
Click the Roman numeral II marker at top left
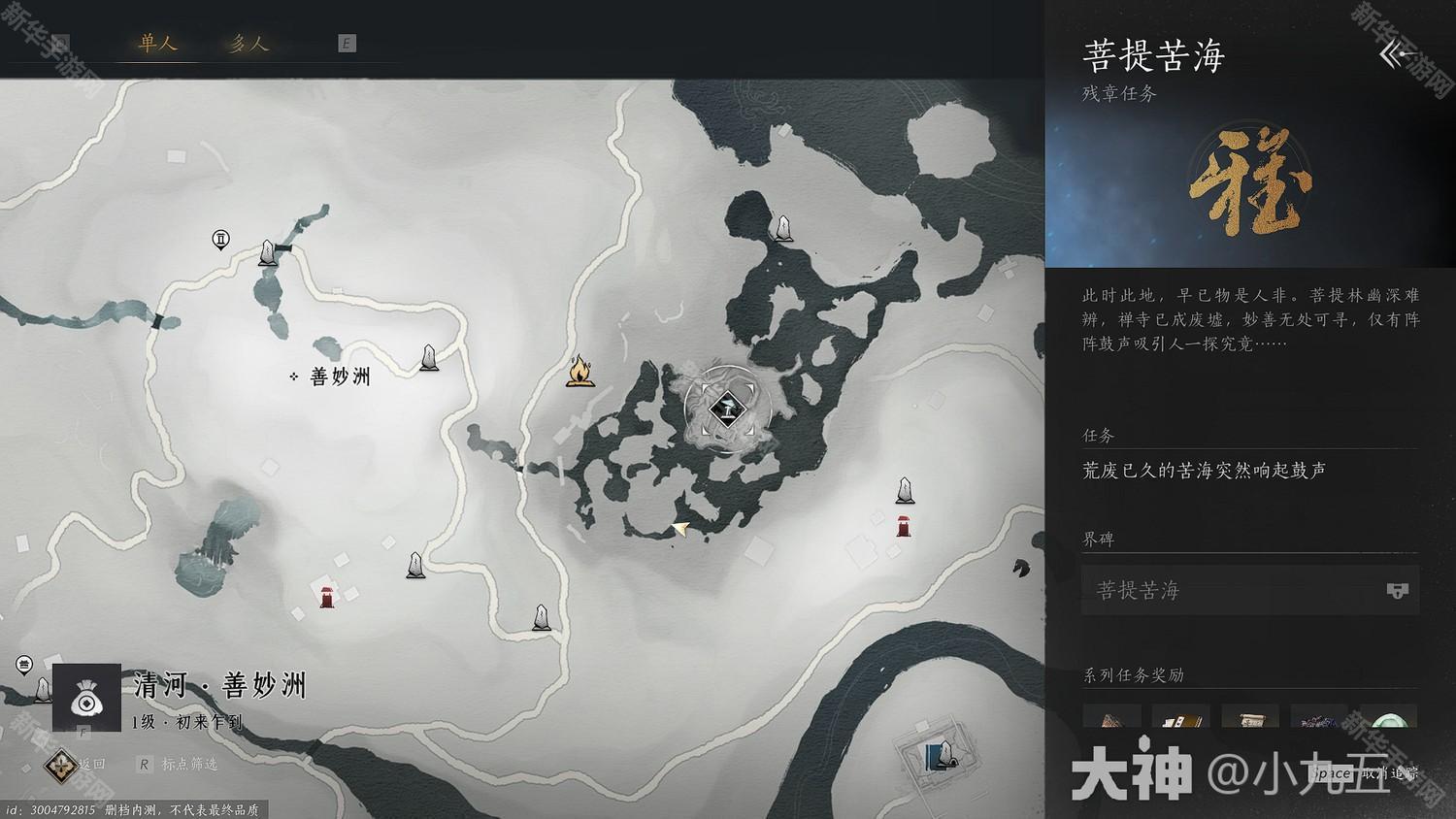coord(220,239)
